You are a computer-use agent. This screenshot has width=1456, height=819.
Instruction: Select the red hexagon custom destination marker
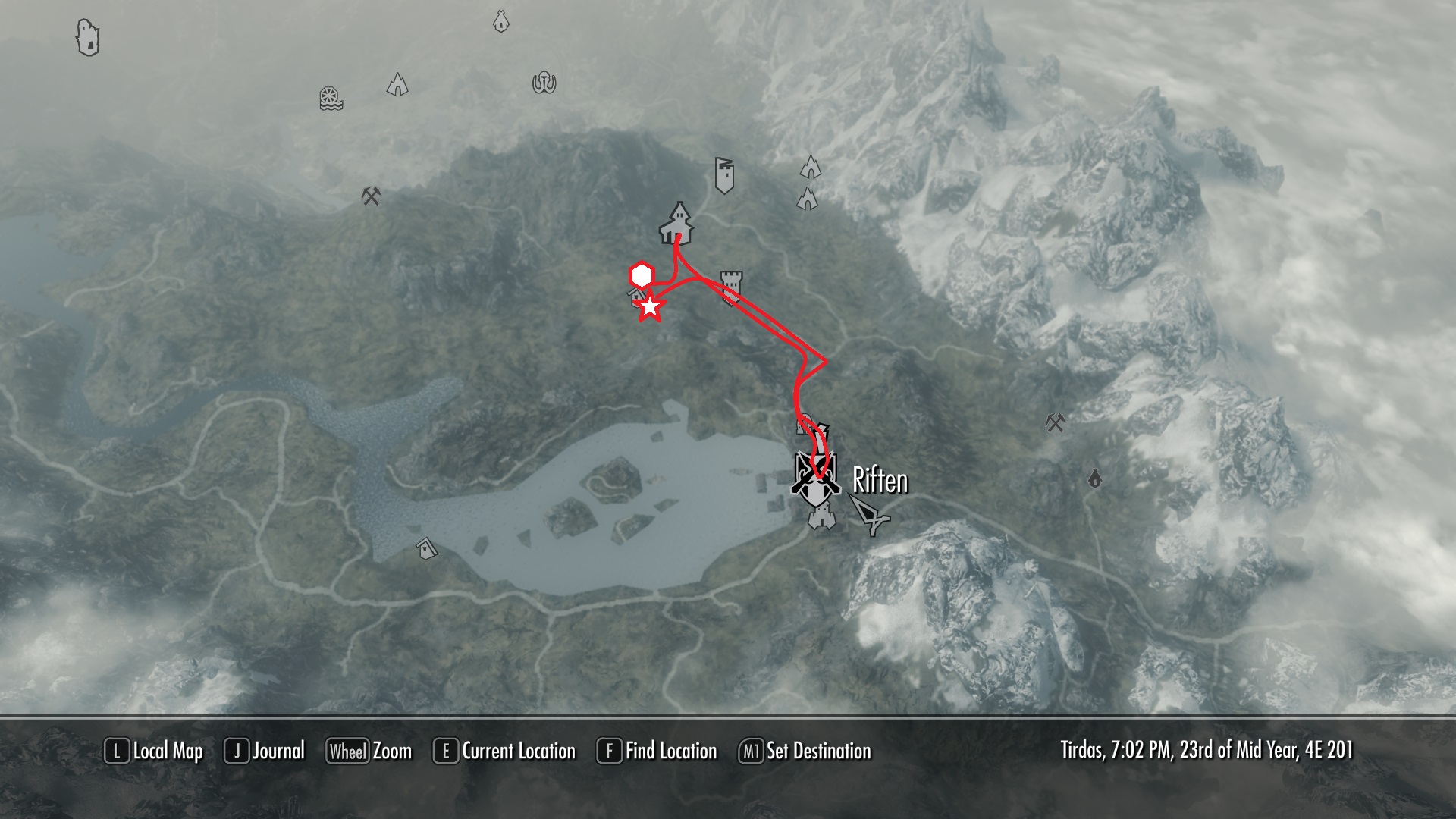642,275
